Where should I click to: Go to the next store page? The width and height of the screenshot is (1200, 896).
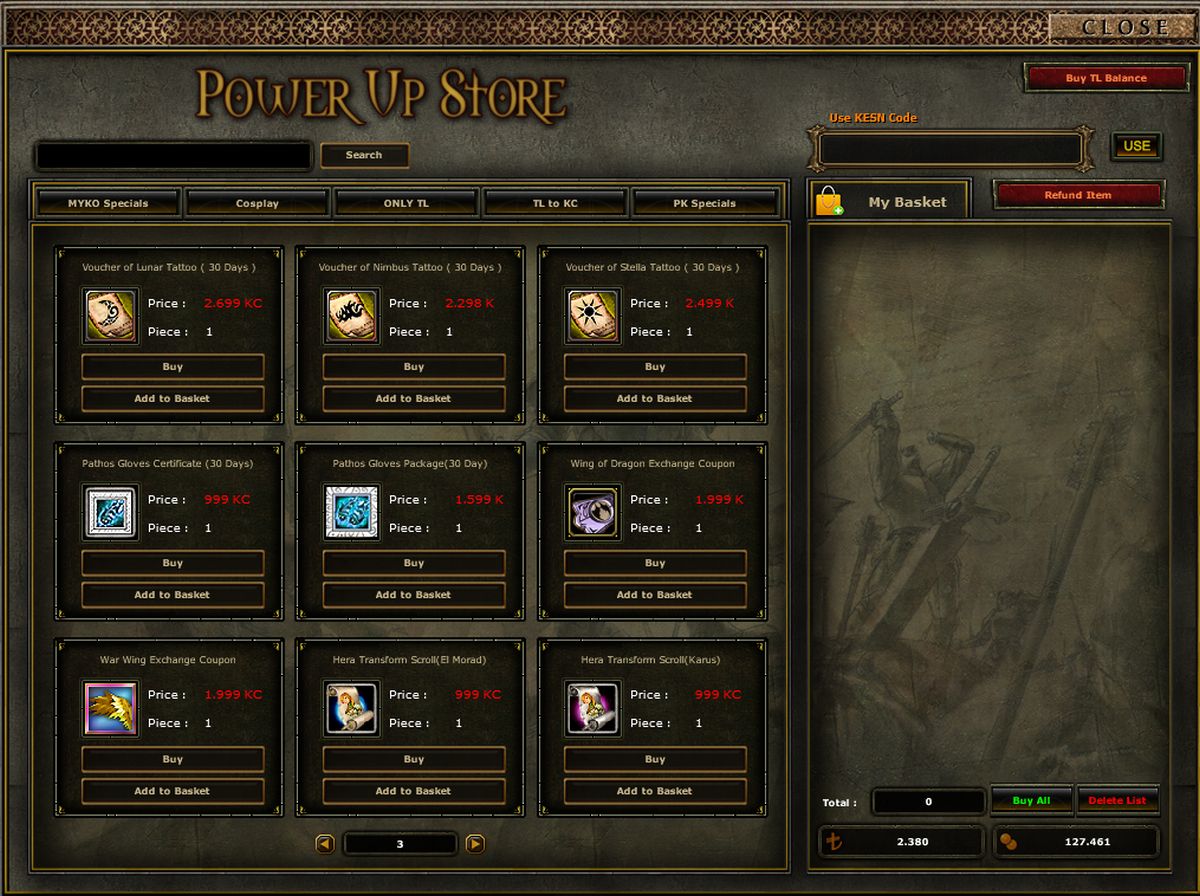coord(476,844)
